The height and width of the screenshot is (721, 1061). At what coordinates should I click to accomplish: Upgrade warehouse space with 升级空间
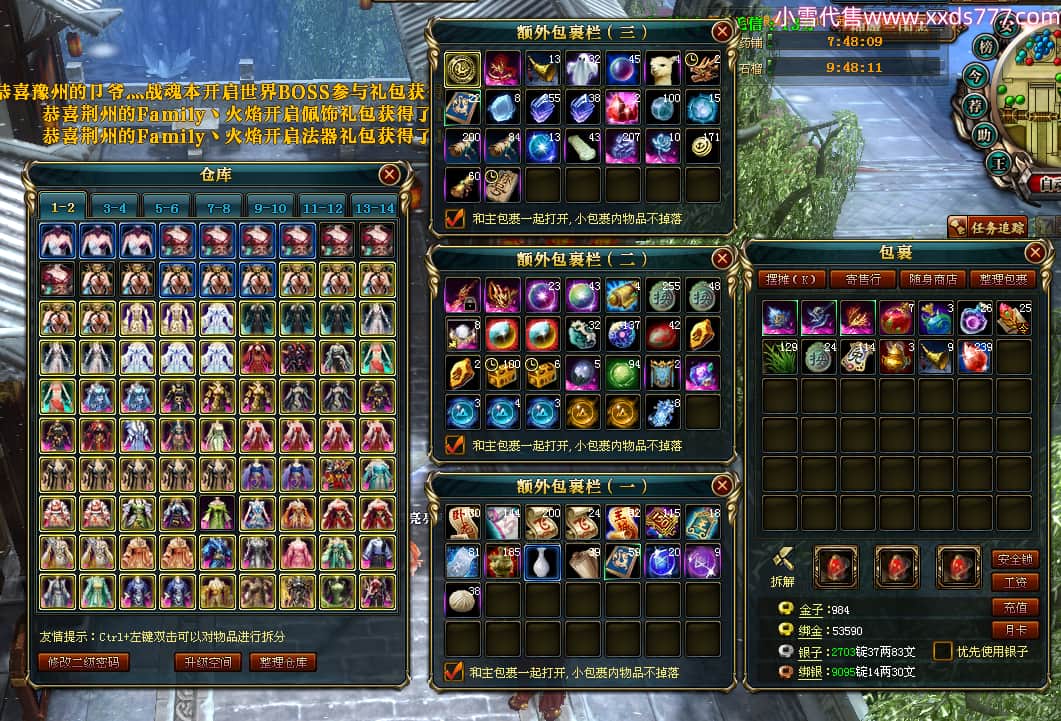click(x=208, y=662)
